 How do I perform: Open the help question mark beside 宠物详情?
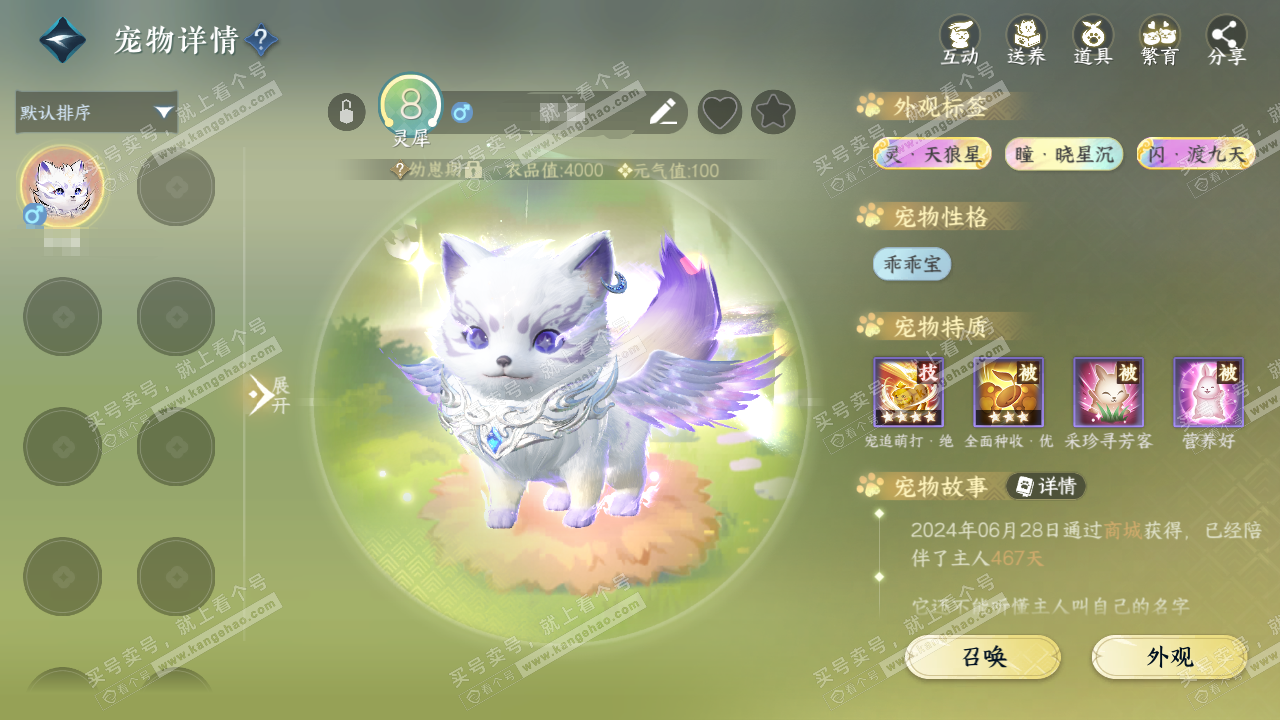pyautogui.click(x=261, y=41)
